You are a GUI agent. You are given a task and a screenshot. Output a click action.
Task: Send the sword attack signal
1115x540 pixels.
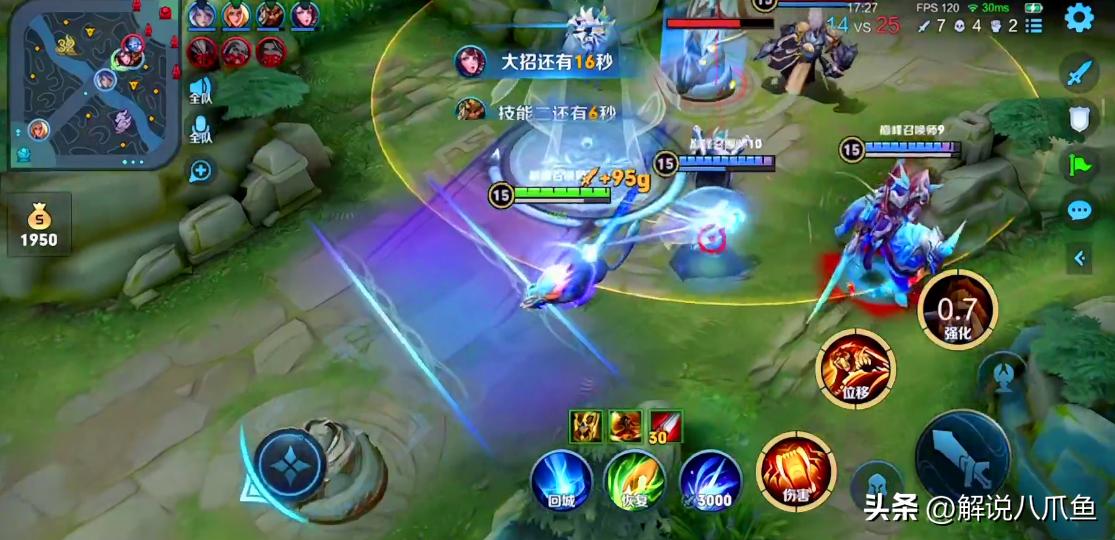(1078, 73)
